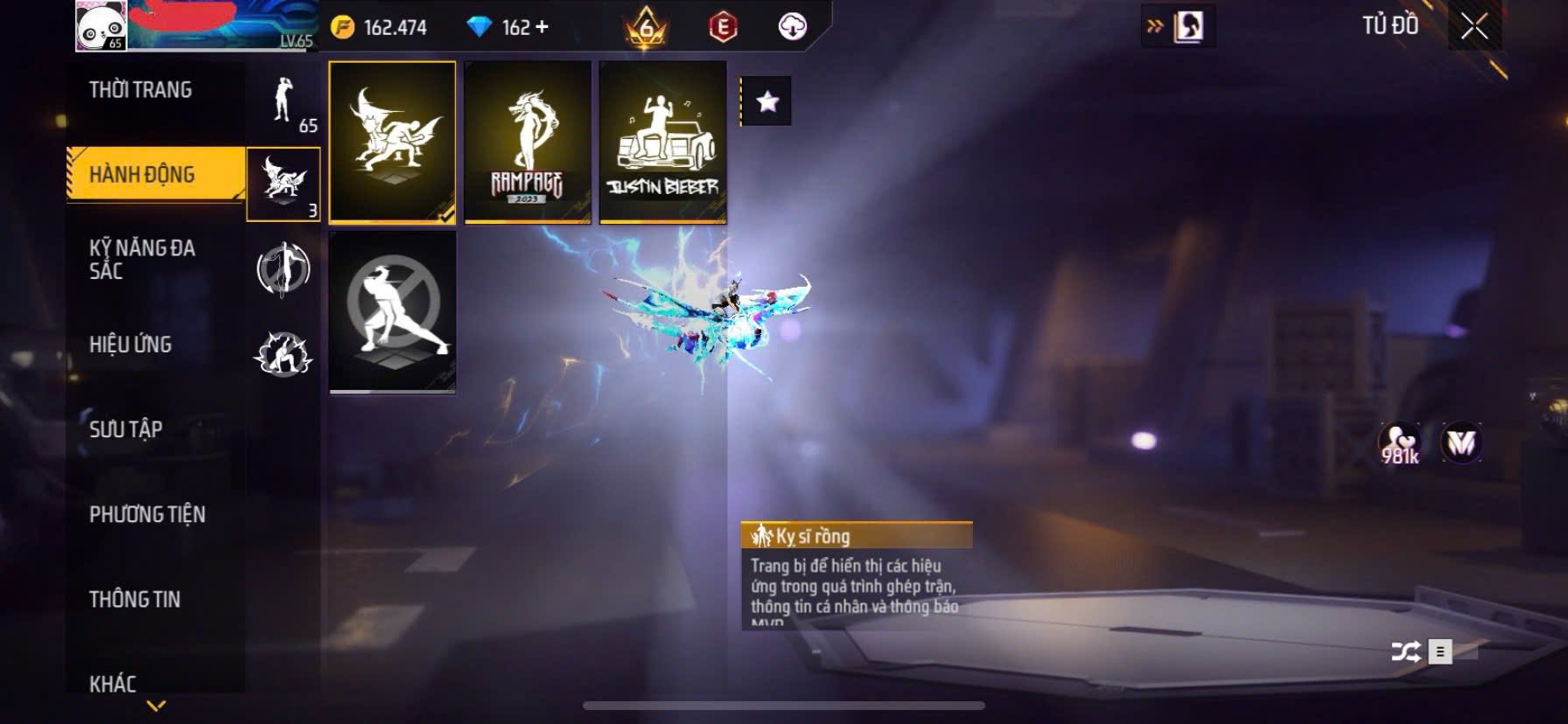Screen dimensions: 1568x724
Task: Select the emote sub-tab showing 65
Action: pos(283,103)
